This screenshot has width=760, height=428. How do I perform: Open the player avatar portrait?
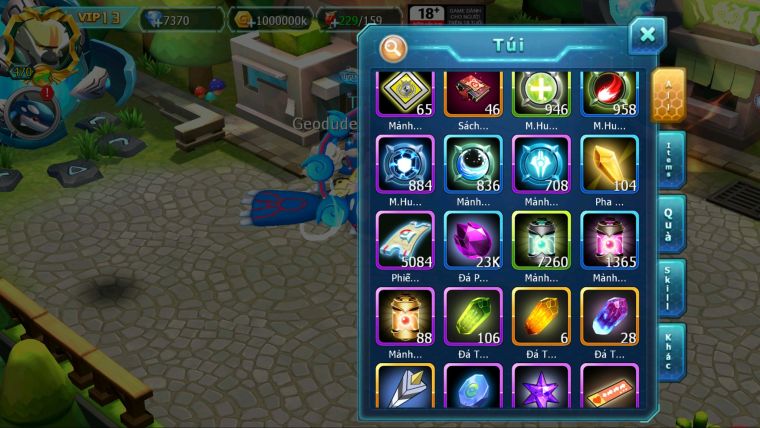(32, 40)
